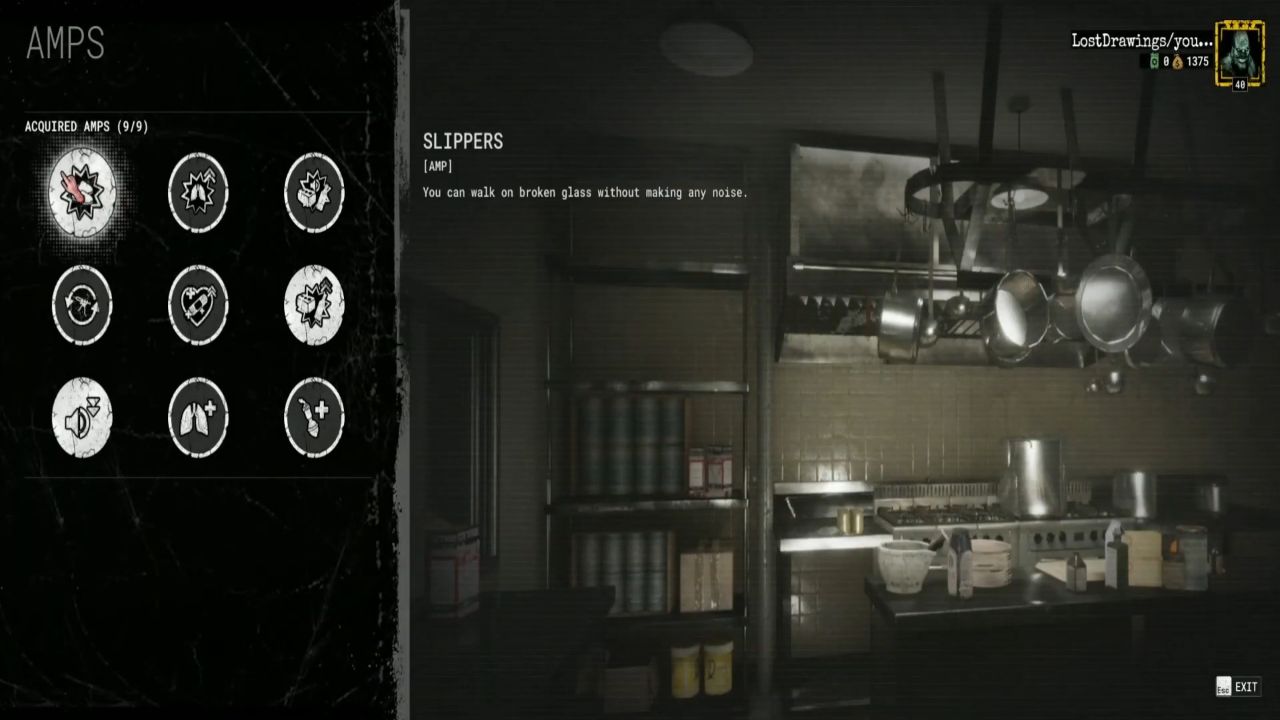
Task: Select the heart and syringe amp
Action: 198,306
